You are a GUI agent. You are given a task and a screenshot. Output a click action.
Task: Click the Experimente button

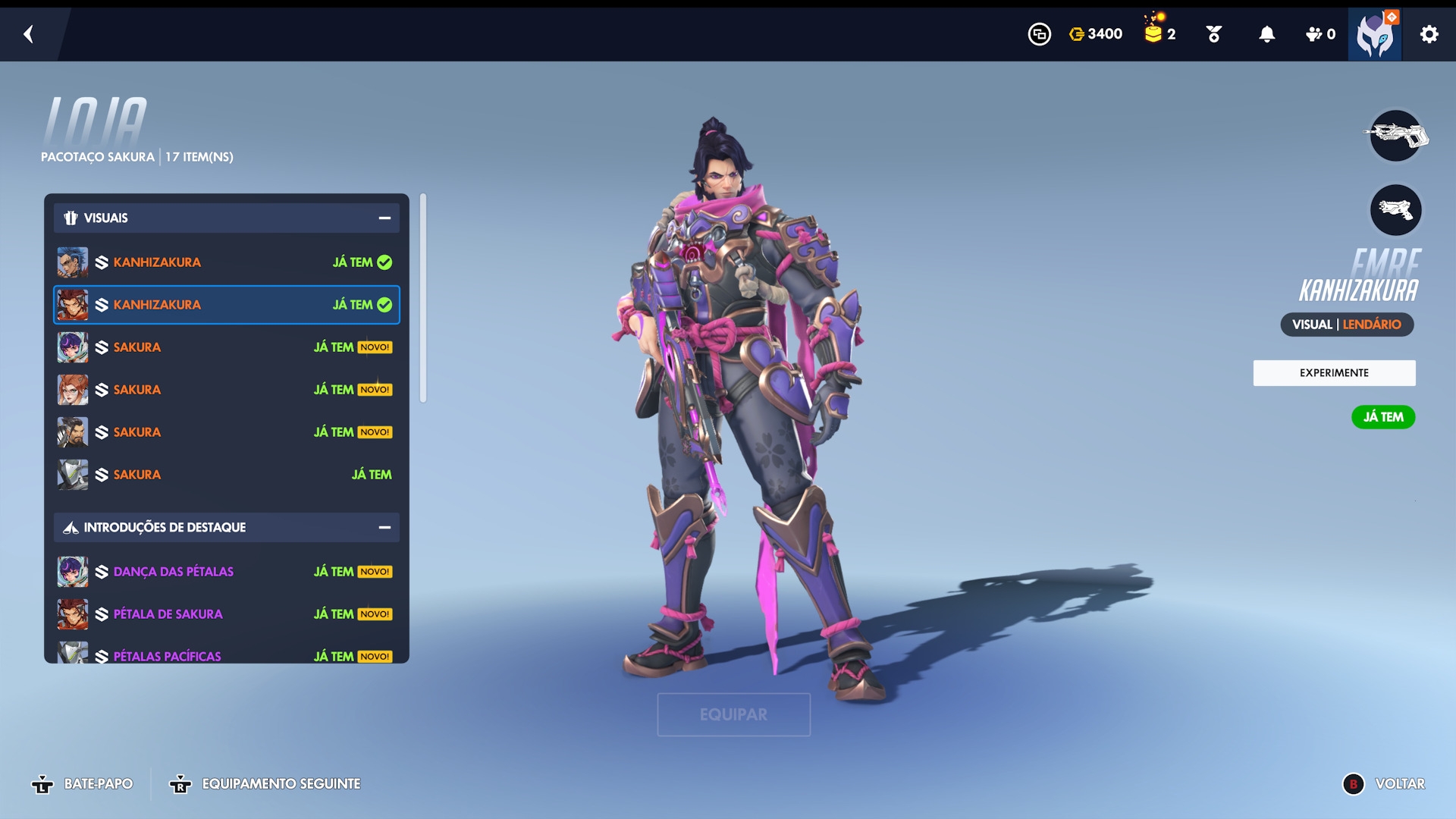tap(1334, 373)
